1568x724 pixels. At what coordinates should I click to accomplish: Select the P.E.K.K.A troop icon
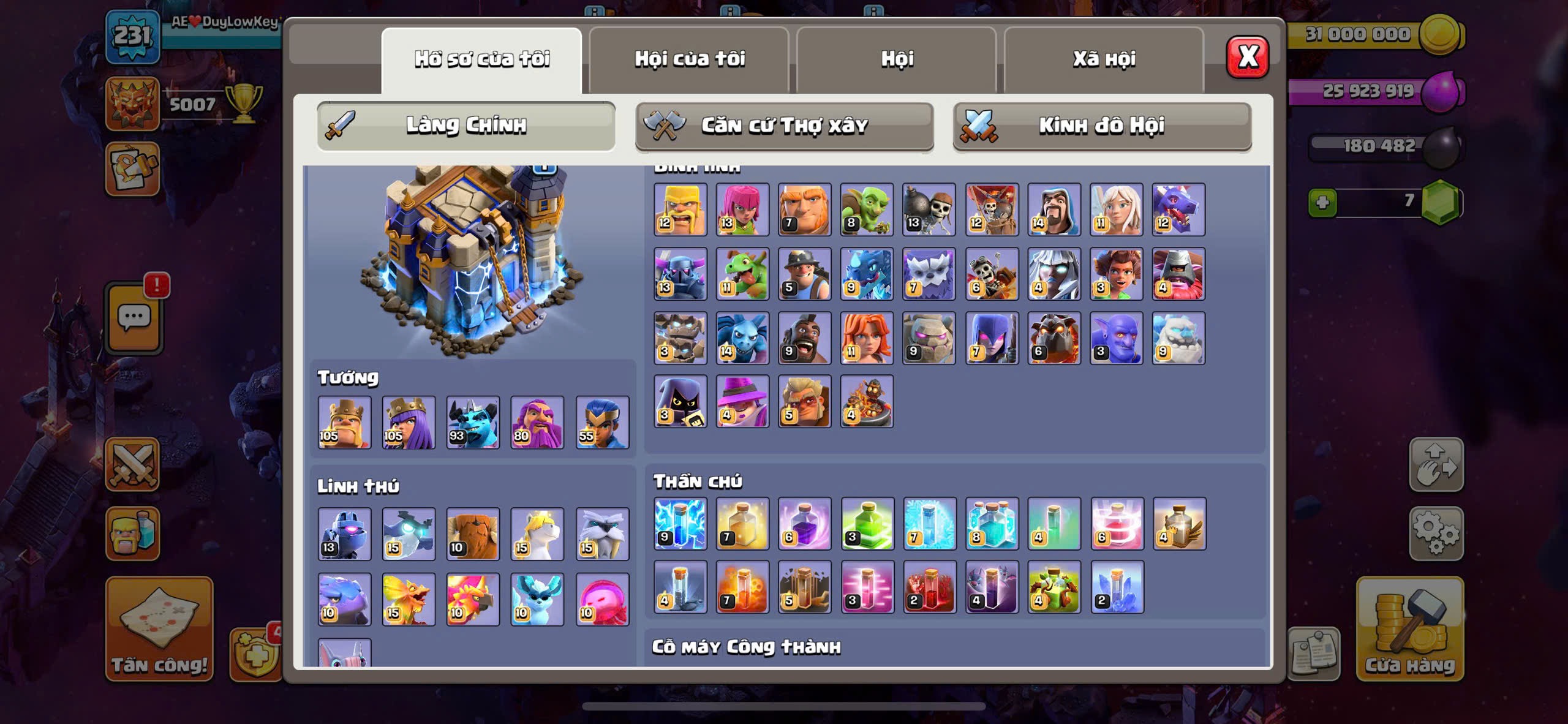[x=680, y=274]
